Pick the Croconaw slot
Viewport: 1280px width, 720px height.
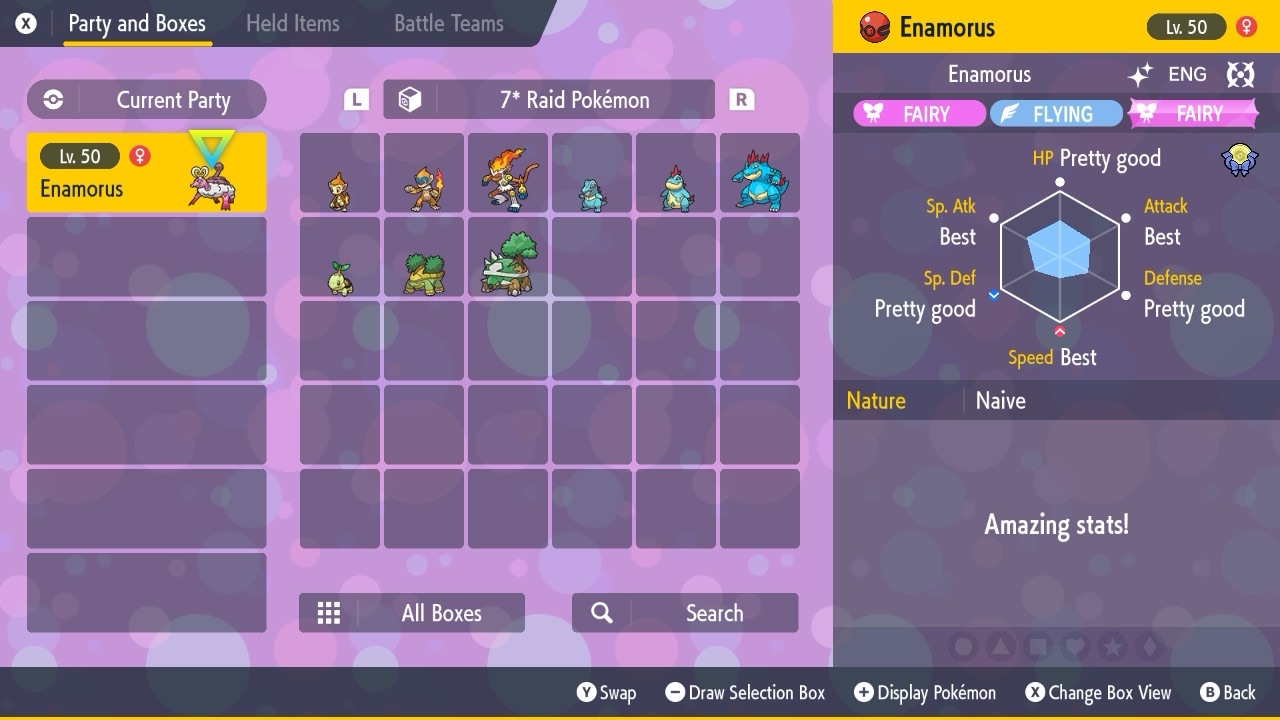pyautogui.click(x=676, y=174)
